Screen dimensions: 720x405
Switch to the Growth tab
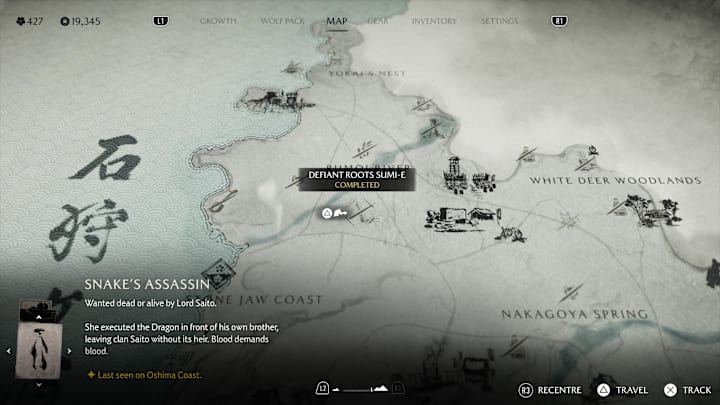click(x=218, y=21)
